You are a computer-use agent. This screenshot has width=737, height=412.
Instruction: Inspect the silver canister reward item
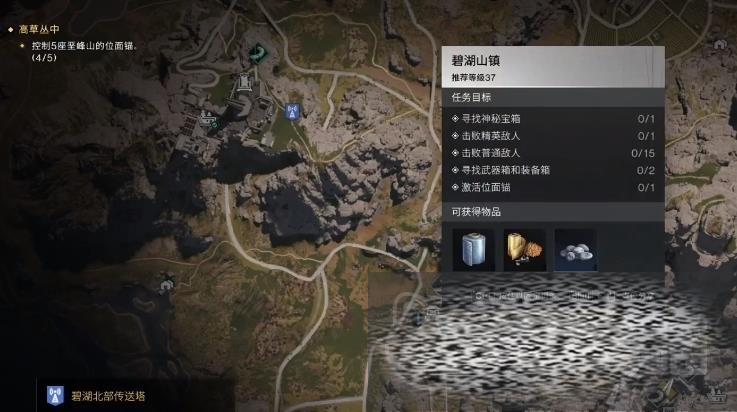pos(474,250)
